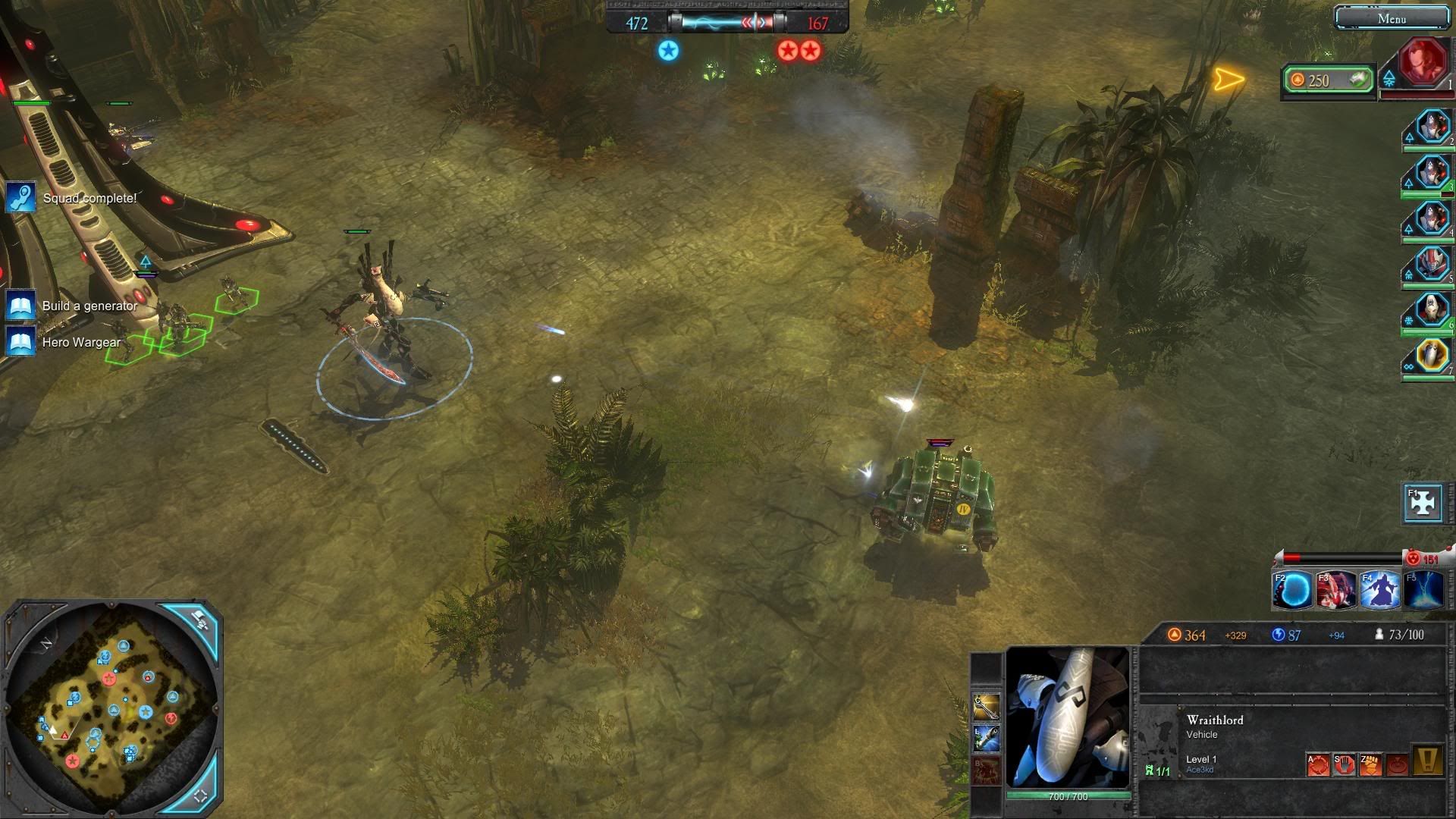1456x819 pixels.
Task: Select the red hero portrait numbered 1
Action: click(x=1423, y=62)
